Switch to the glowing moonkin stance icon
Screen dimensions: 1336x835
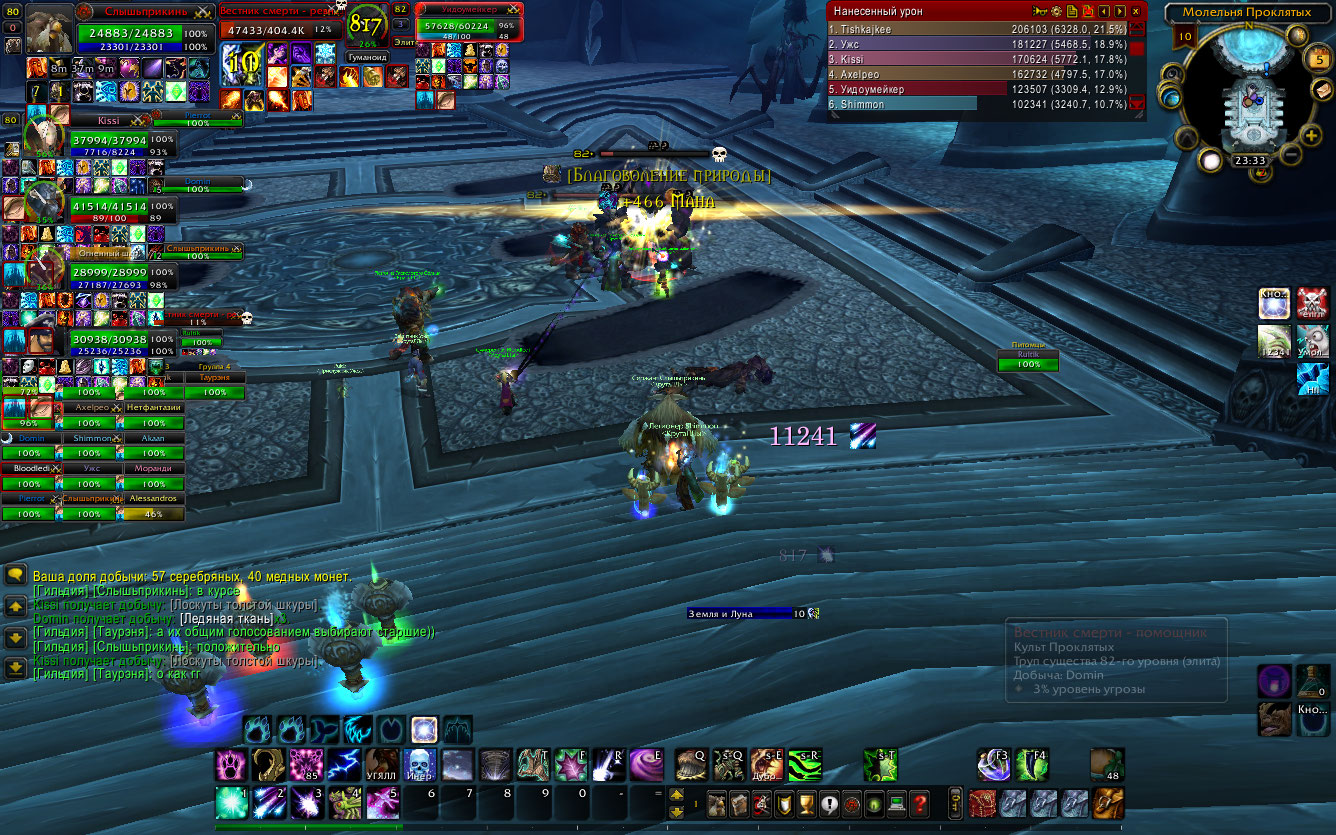pos(423,730)
